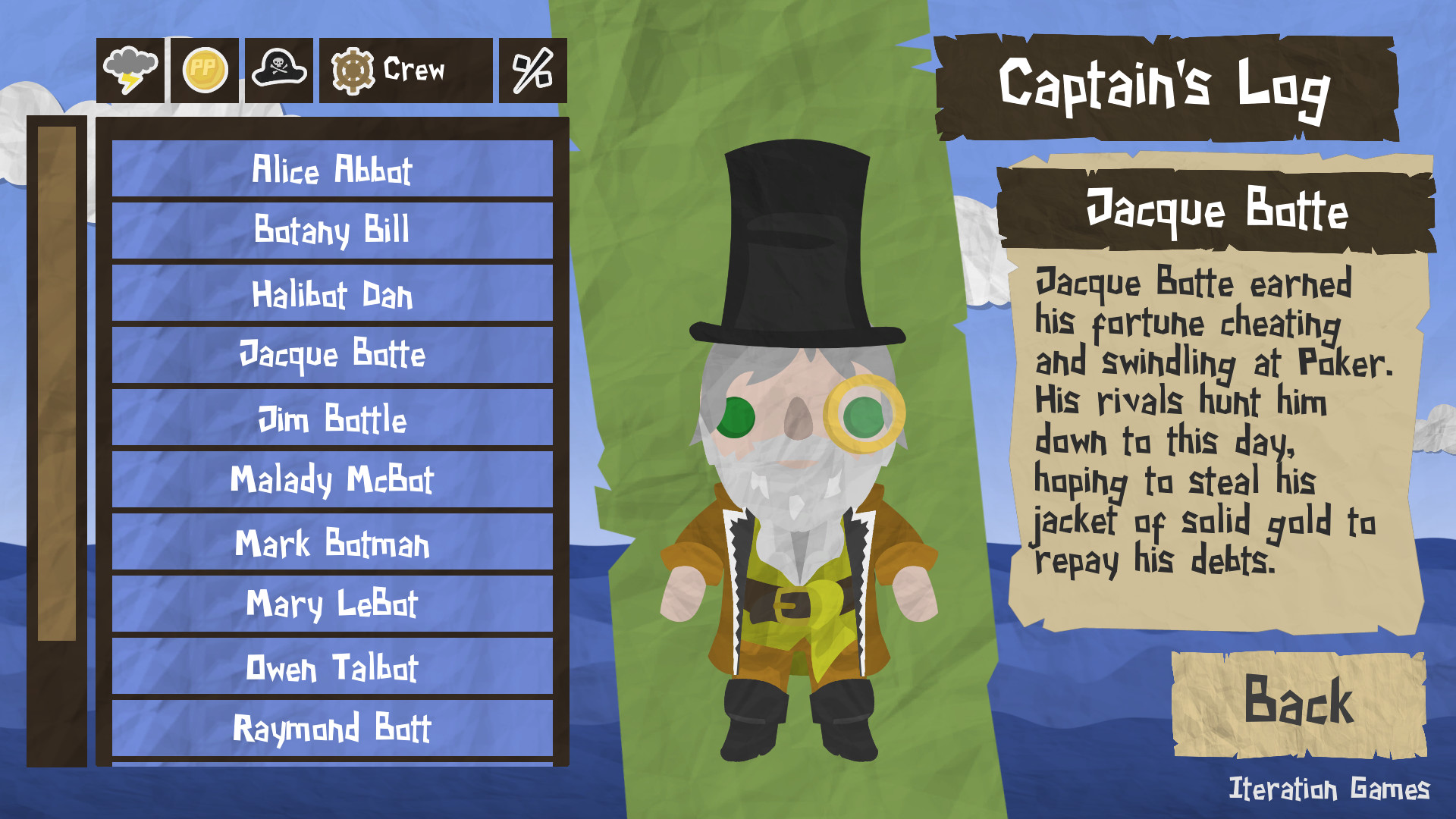
Task: Select the pirate hat skull icon
Action: pyautogui.click(x=278, y=72)
